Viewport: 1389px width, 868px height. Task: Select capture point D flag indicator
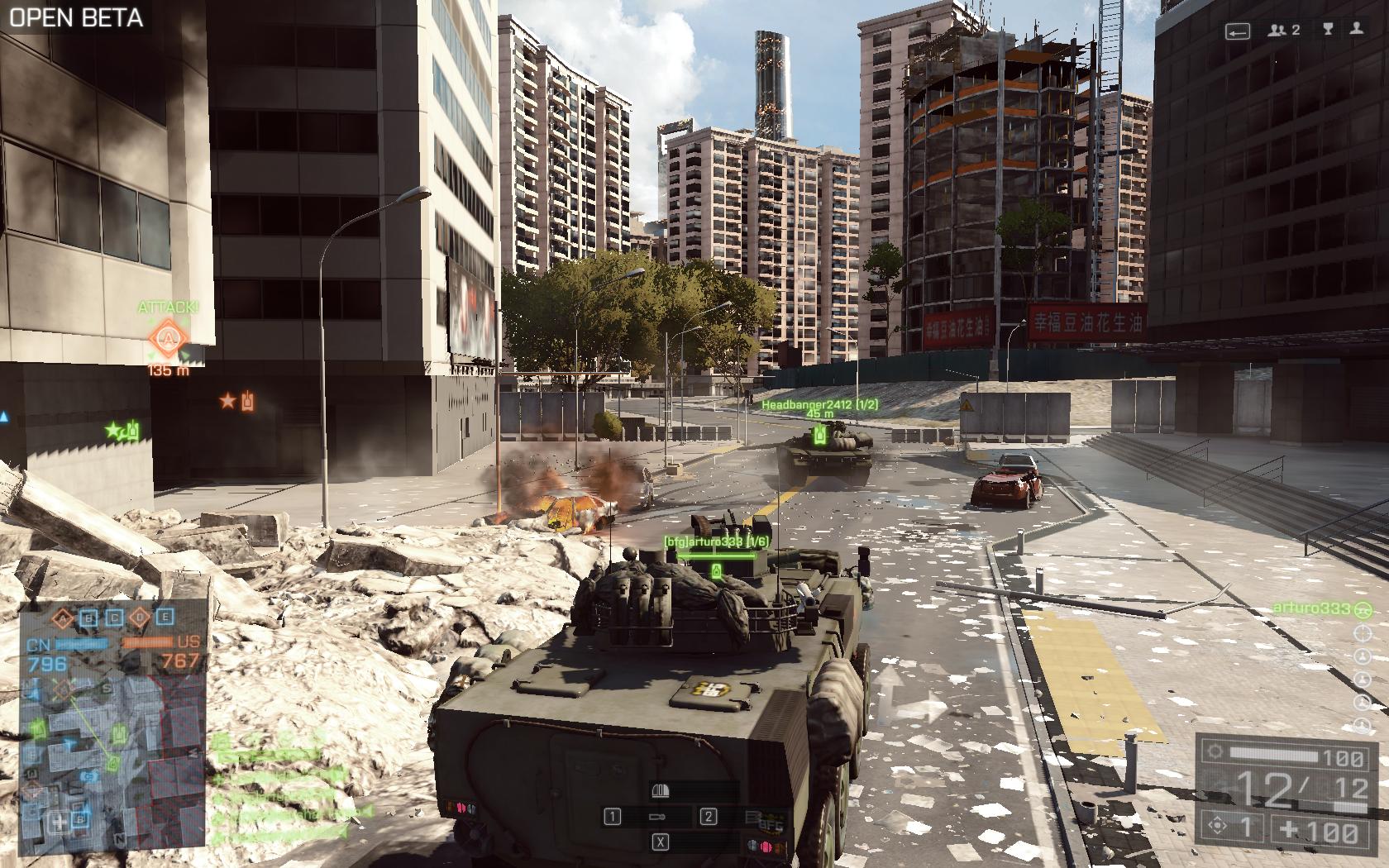click(141, 618)
